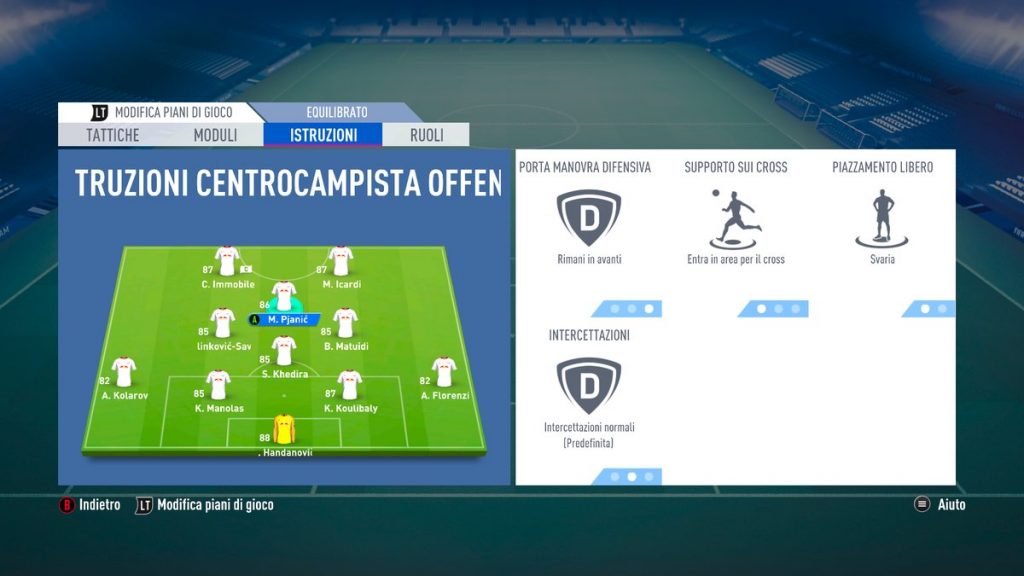Switch to the Tattiche tab
1024x576 pixels.
[x=112, y=135]
